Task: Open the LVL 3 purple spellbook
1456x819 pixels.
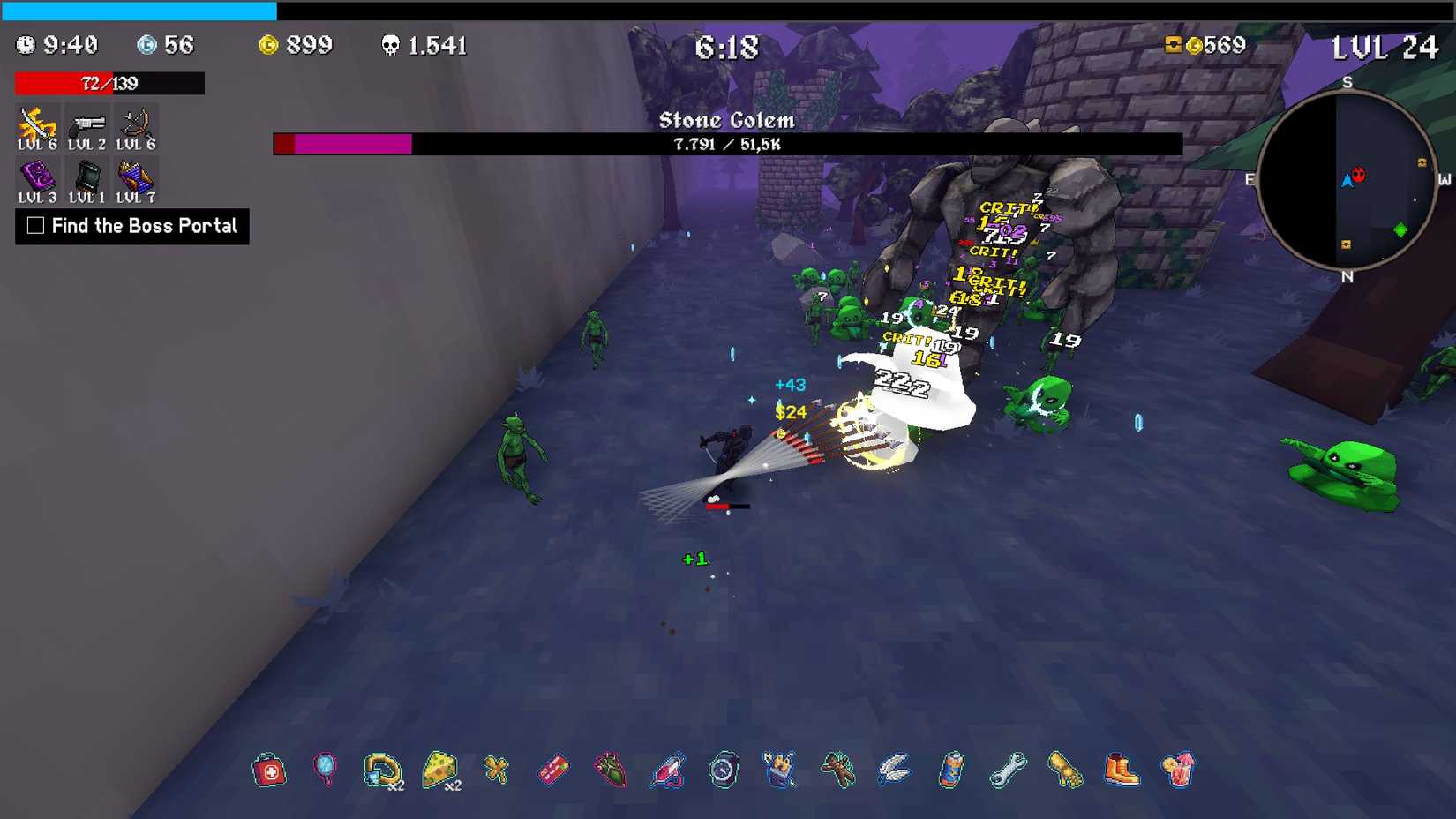Action: coord(37,175)
